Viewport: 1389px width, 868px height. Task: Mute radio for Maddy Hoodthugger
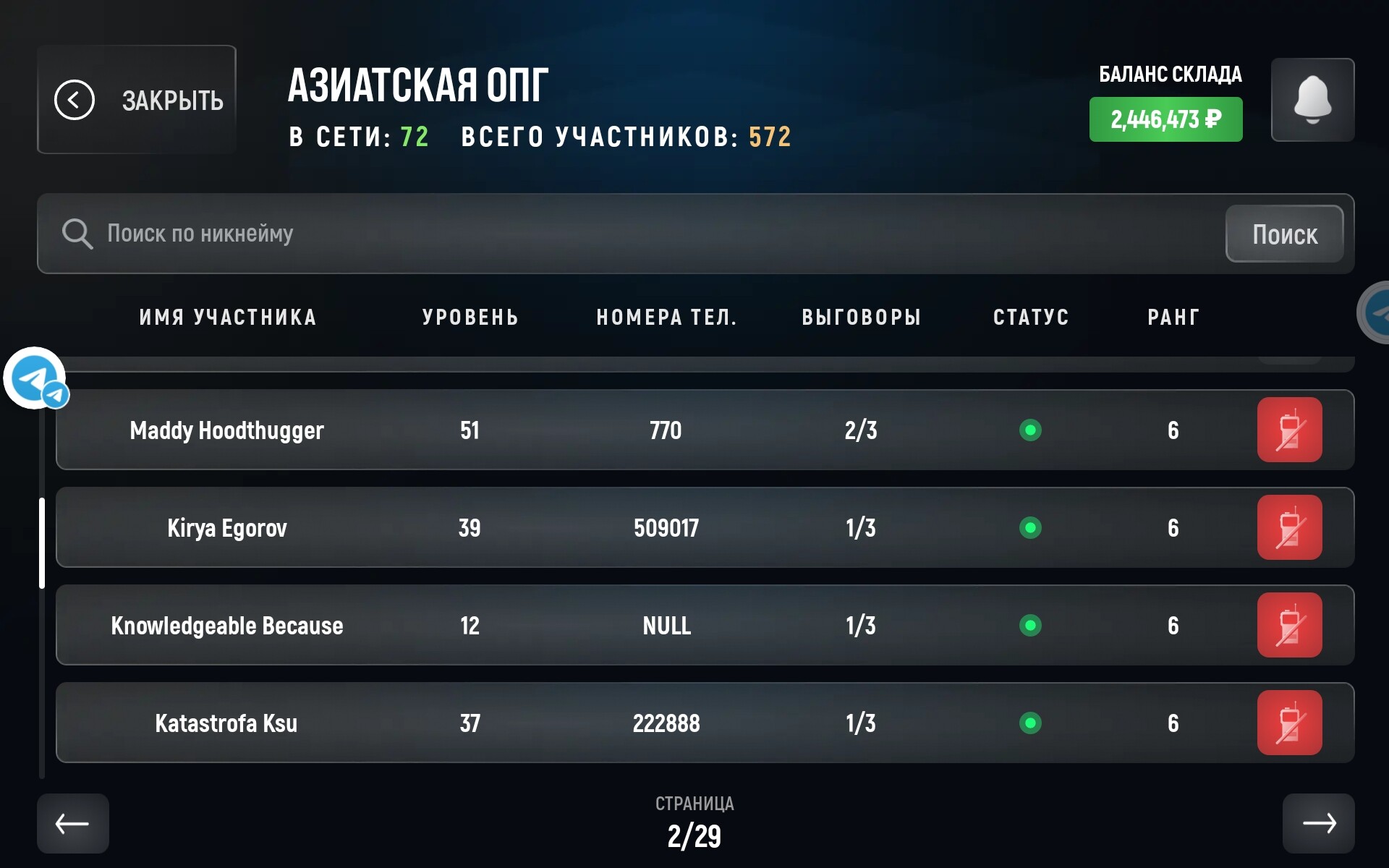point(1289,430)
